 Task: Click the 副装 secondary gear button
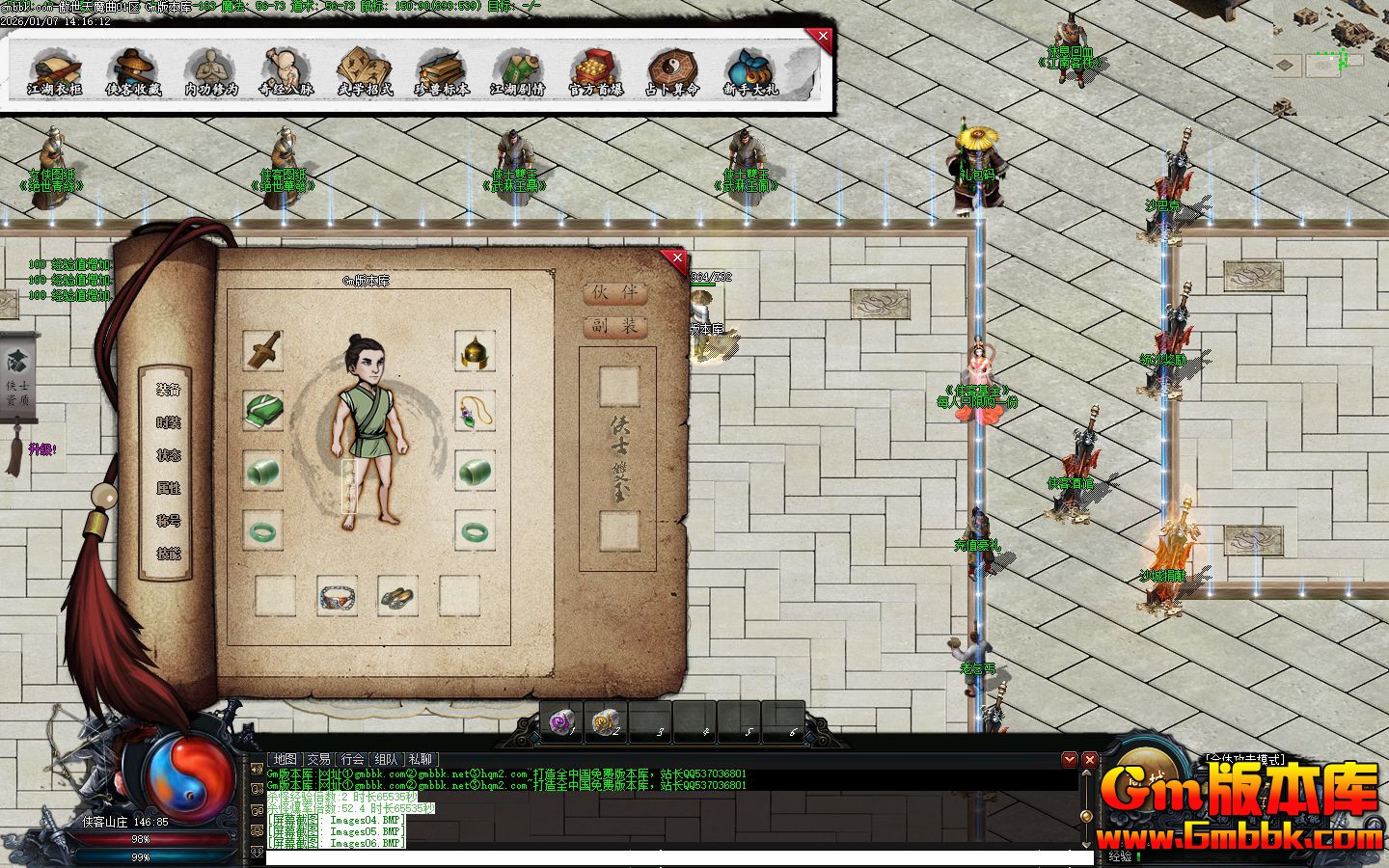coord(615,326)
